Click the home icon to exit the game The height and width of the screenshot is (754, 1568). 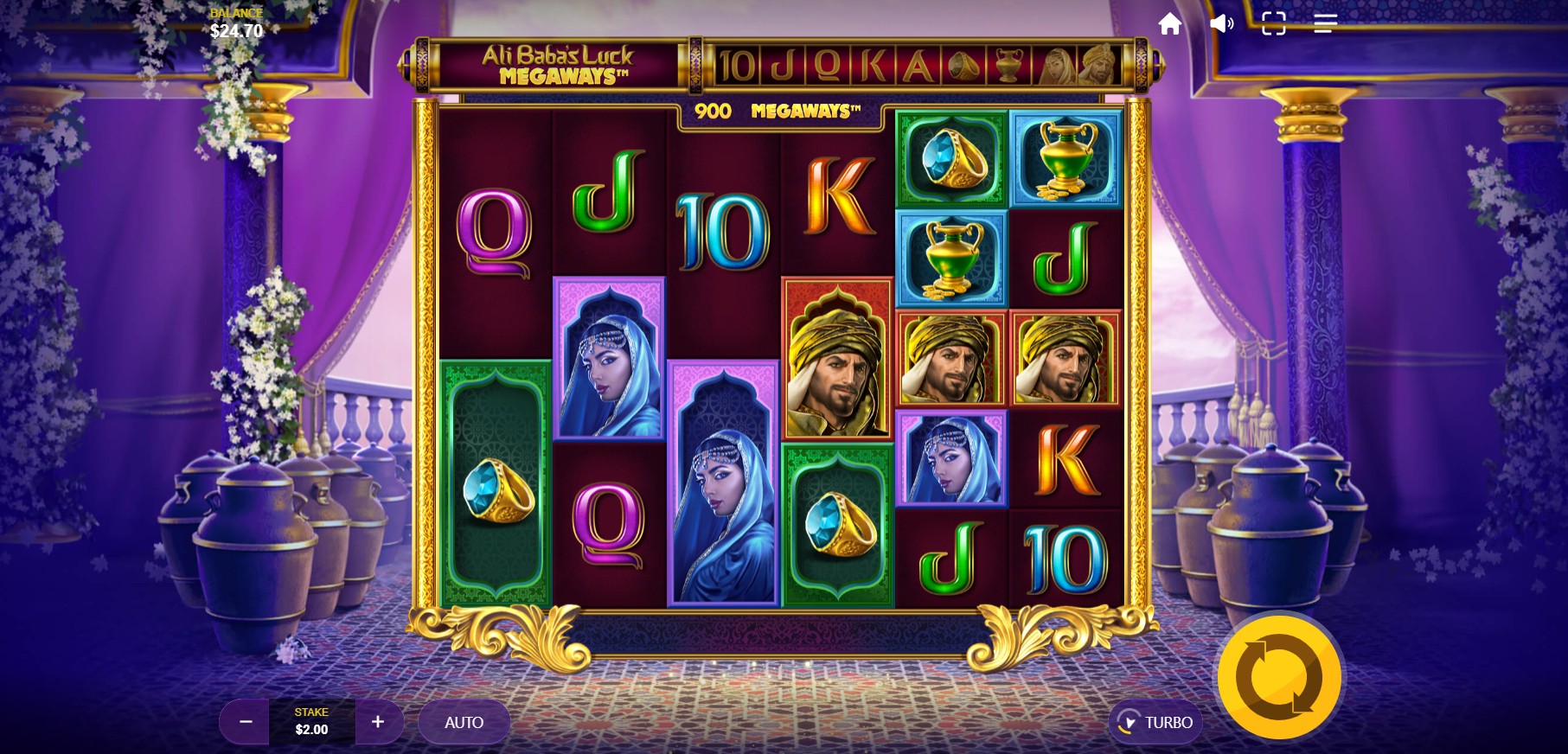point(1170,23)
